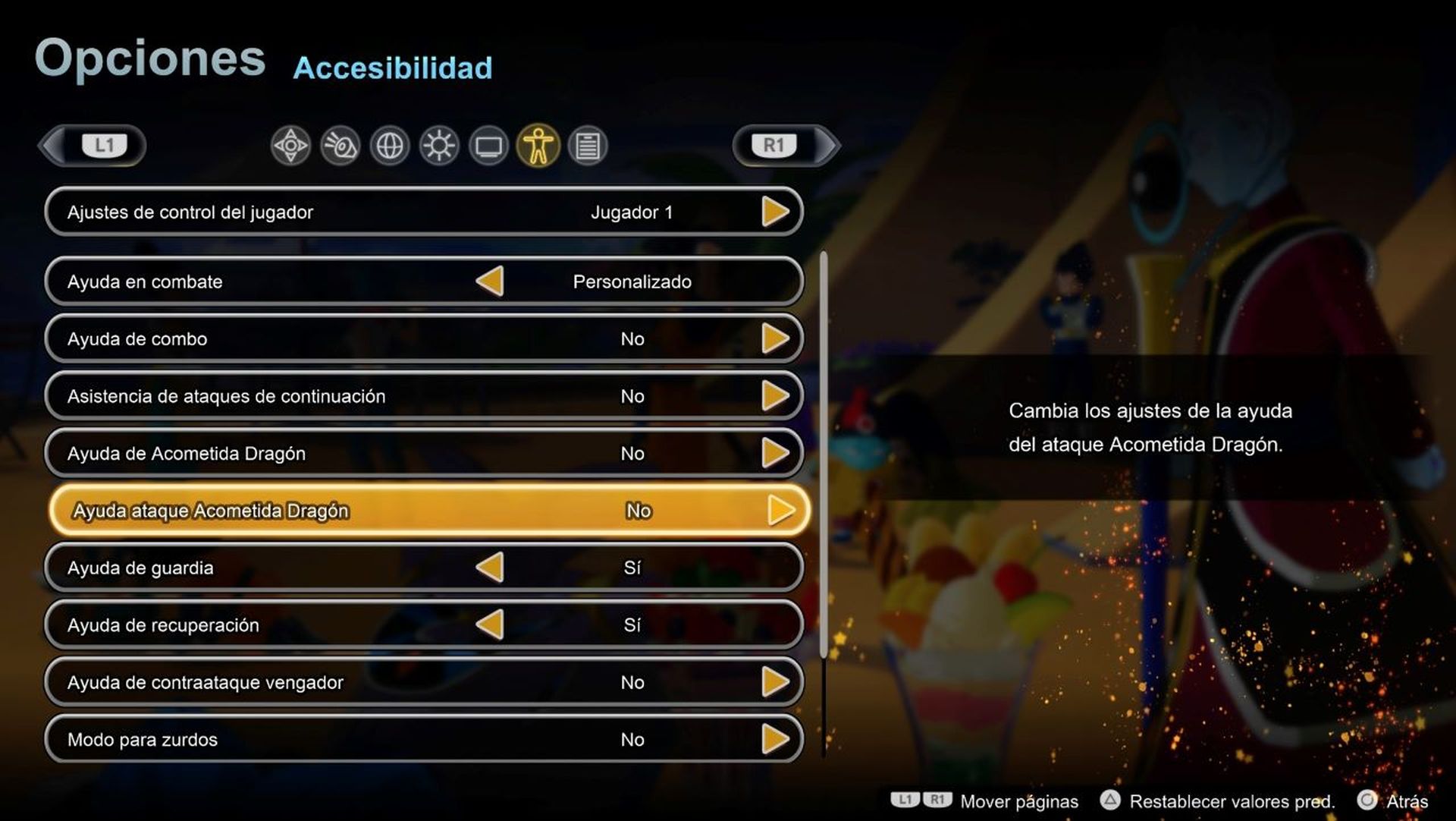The height and width of the screenshot is (821, 1456).
Task: Navigate to the next options page with R1
Action: pyautogui.click(x=775, y=146)
